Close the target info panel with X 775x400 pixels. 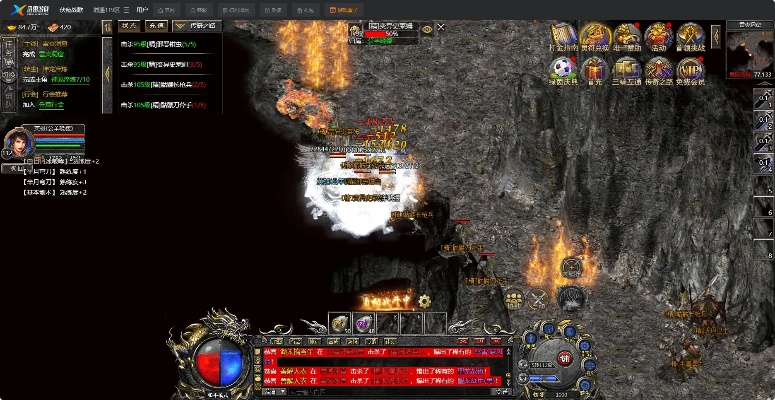click(442, 29)
